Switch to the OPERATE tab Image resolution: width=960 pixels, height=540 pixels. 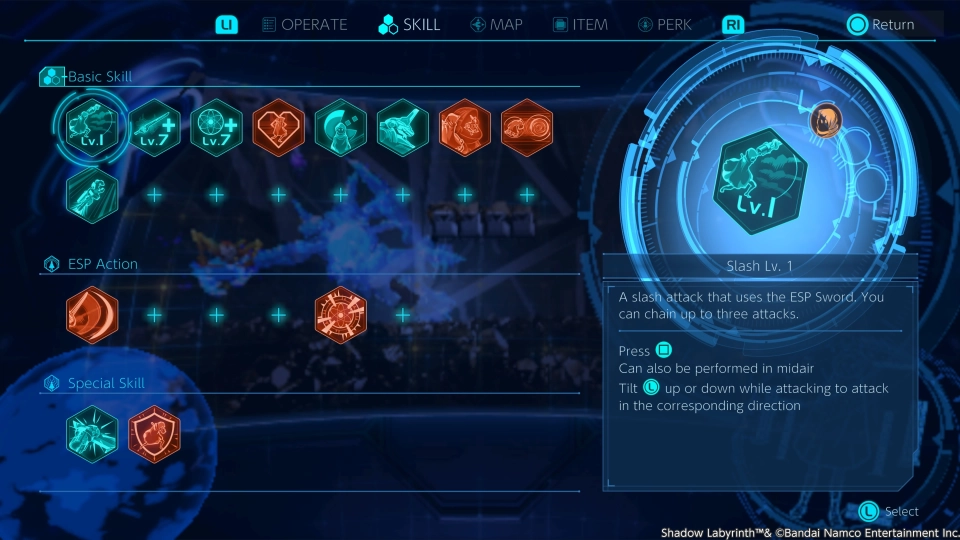pyautogui.click(x=305, y=25)
